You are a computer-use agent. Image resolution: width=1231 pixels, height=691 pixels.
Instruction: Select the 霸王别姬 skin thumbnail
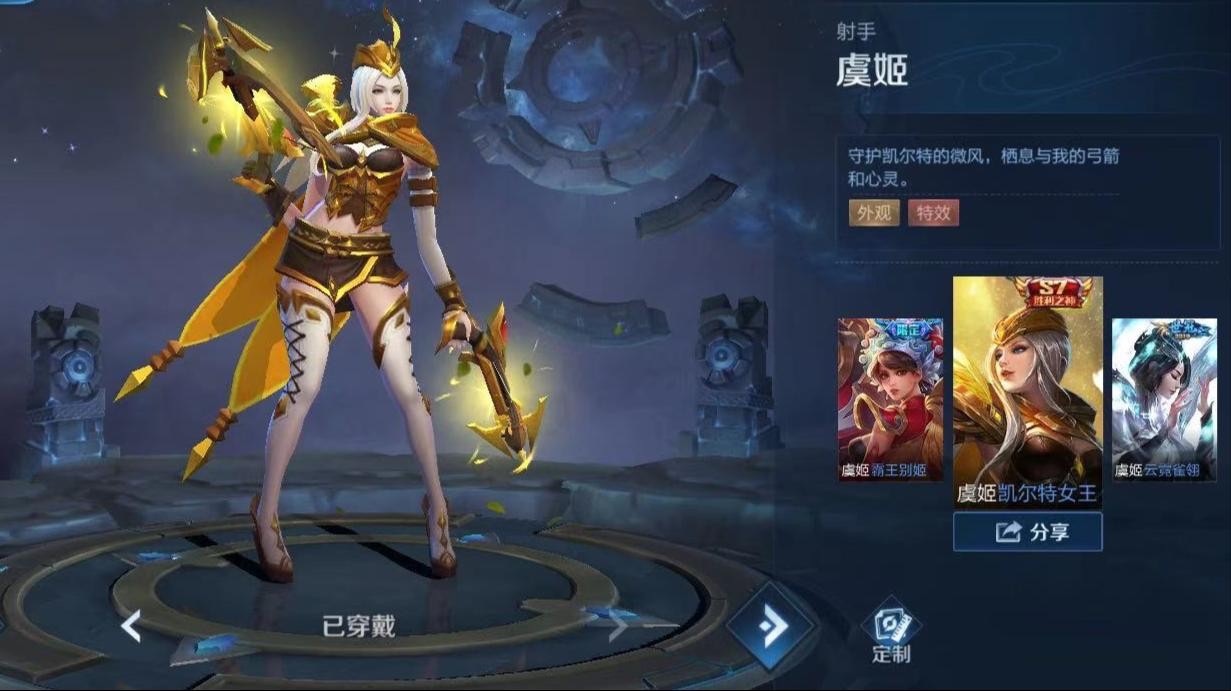point(890,399)
